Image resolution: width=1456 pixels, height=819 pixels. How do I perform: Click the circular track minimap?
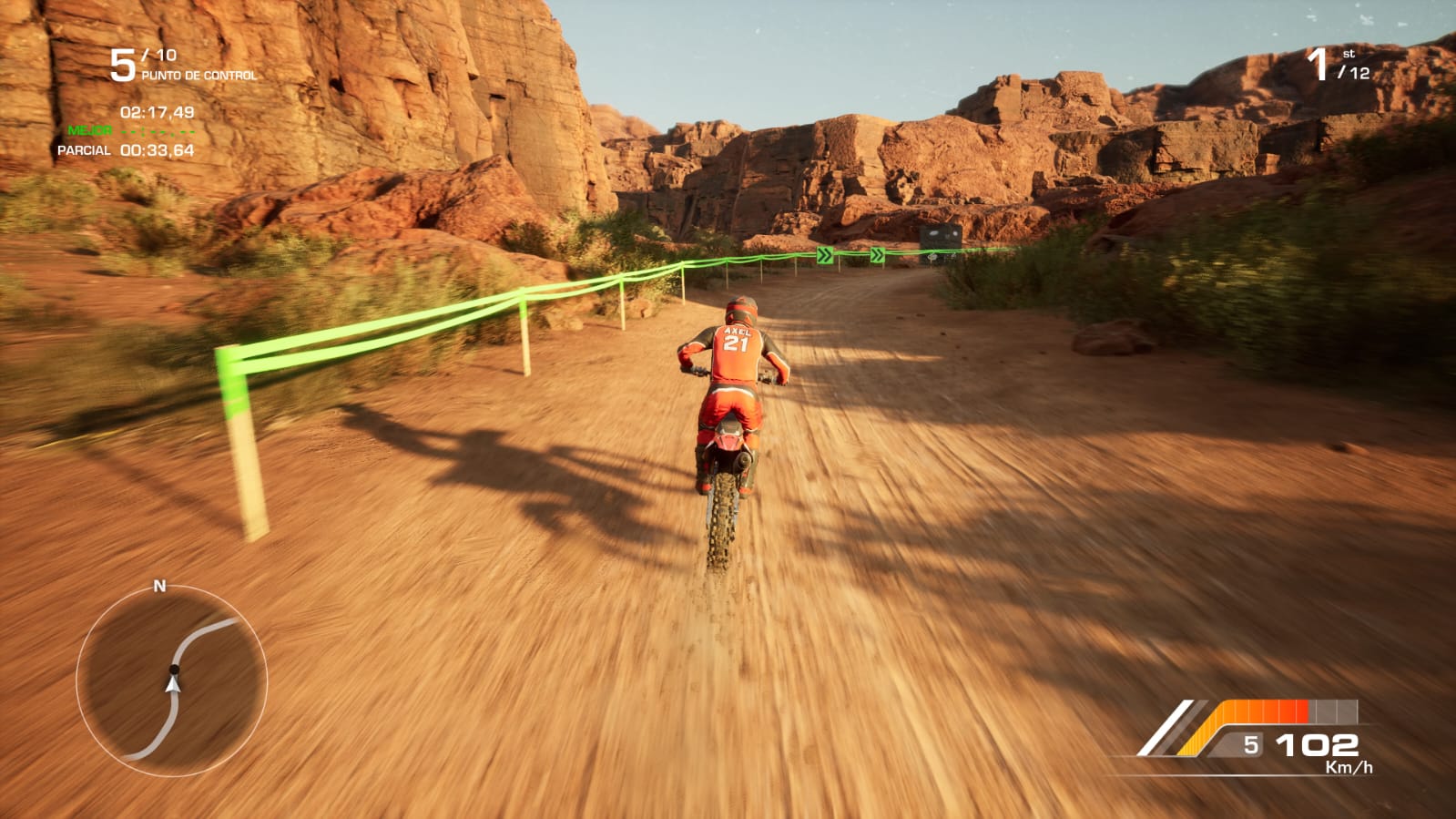coord(171,681)
